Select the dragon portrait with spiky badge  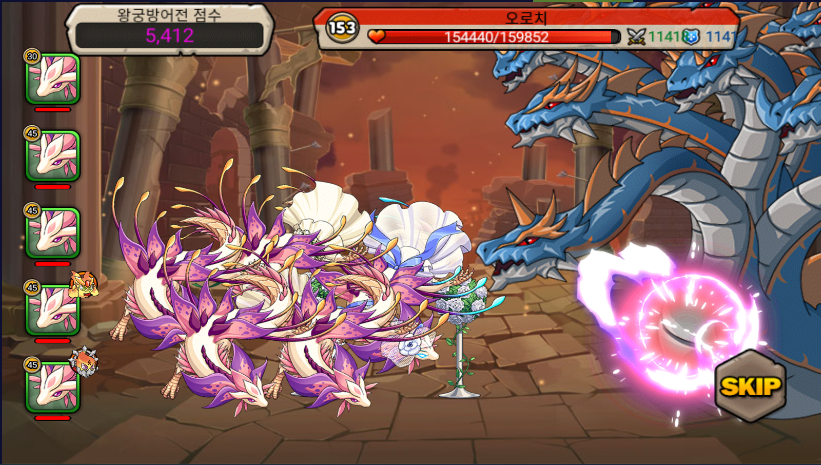pos(53,386)
